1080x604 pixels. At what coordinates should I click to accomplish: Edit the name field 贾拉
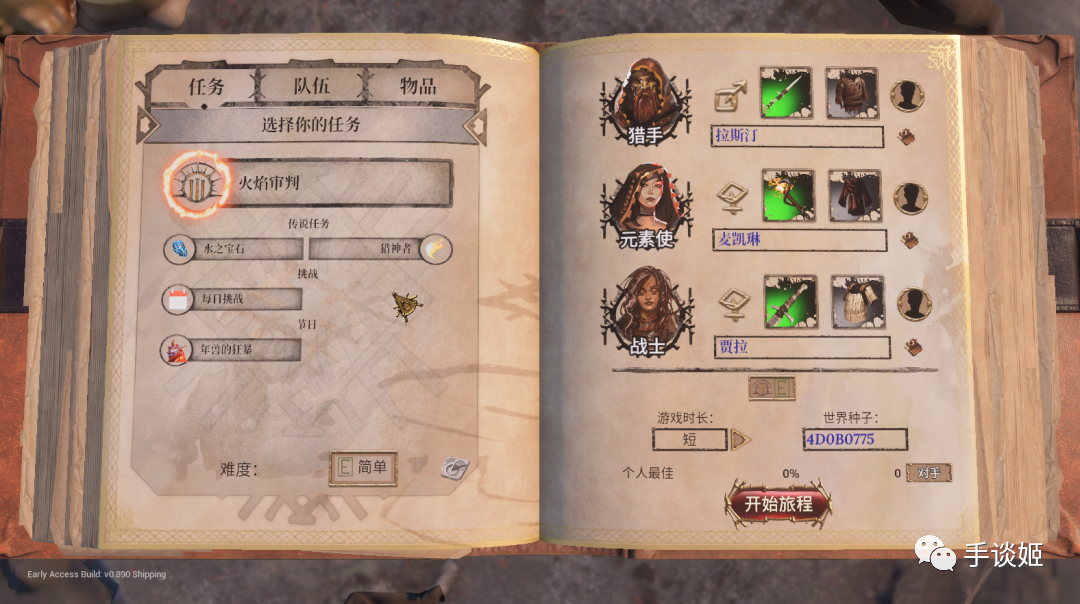[x=802, y=347]
